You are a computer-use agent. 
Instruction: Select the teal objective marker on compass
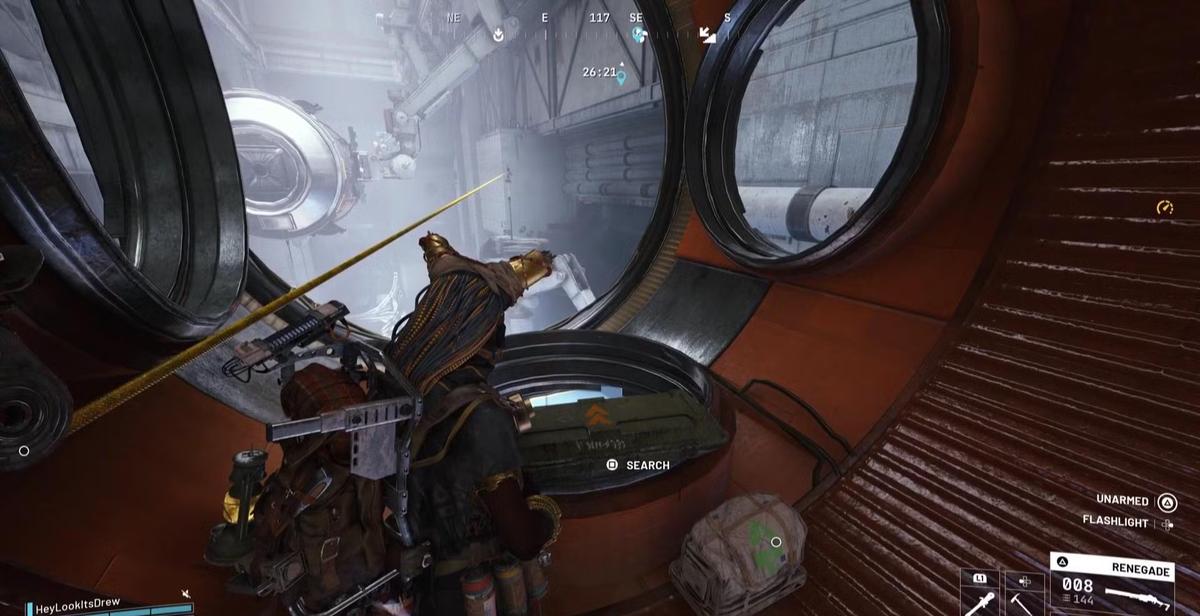click(639, 34)
